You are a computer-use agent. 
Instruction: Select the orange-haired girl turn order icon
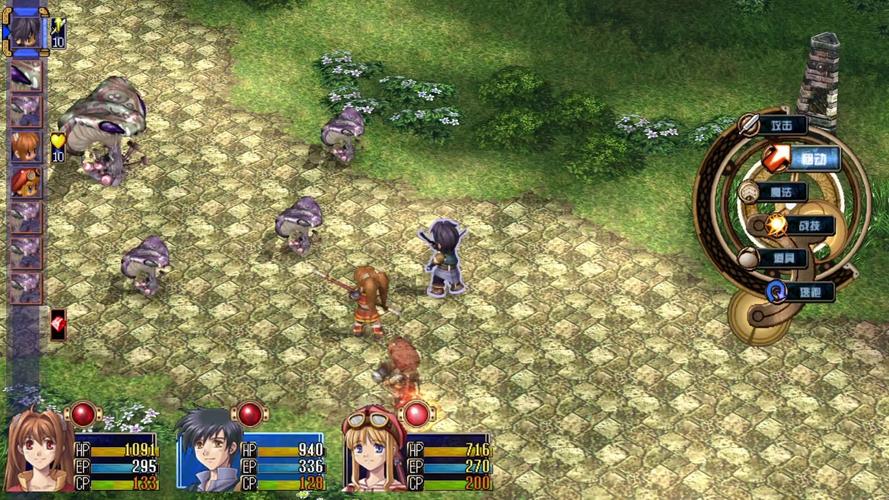25,147
